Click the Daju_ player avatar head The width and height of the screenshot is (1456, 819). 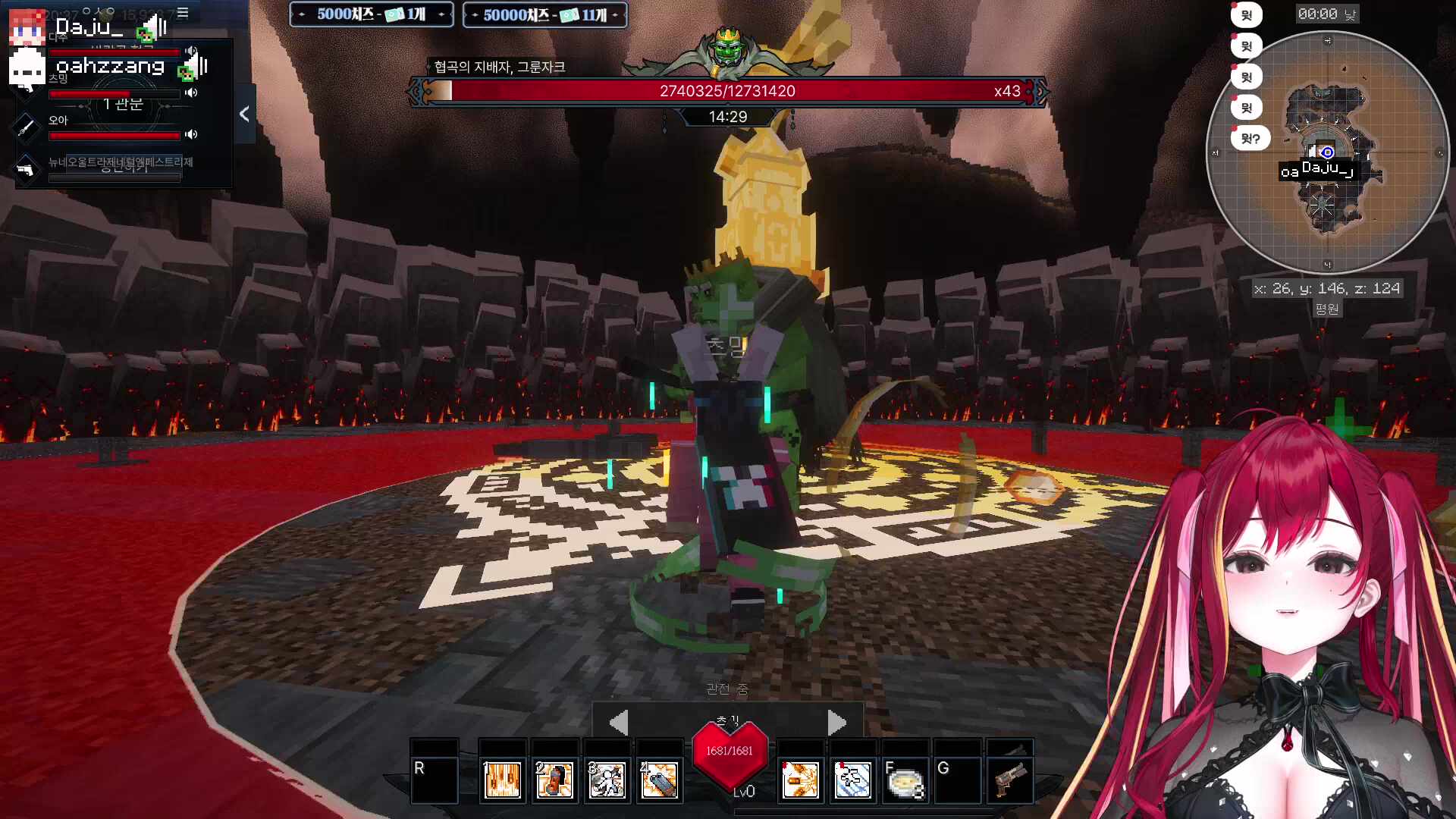pyautogui.click(x=27, y=27)
